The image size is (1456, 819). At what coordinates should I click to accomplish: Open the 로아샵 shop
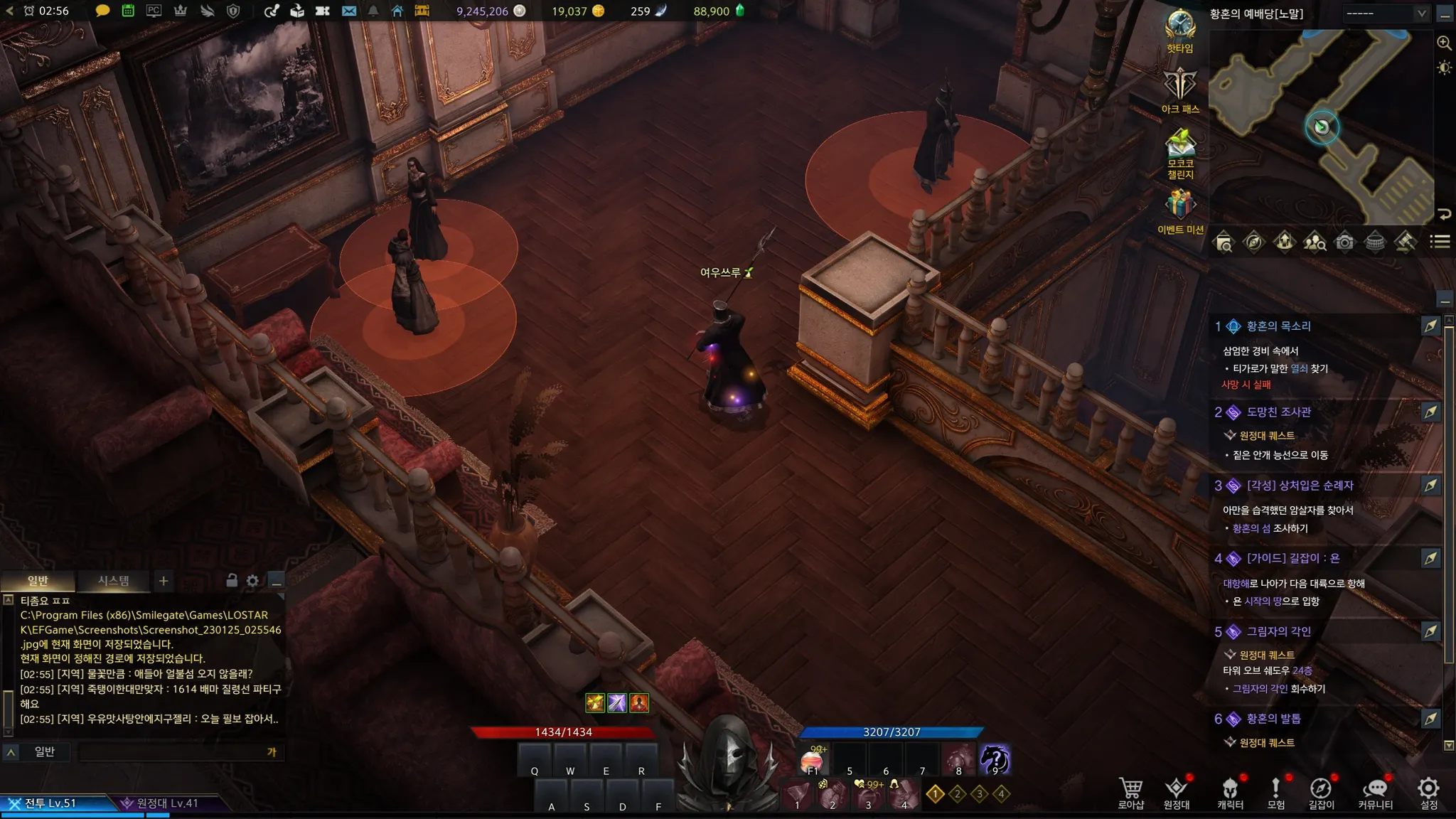point(1130,791)
